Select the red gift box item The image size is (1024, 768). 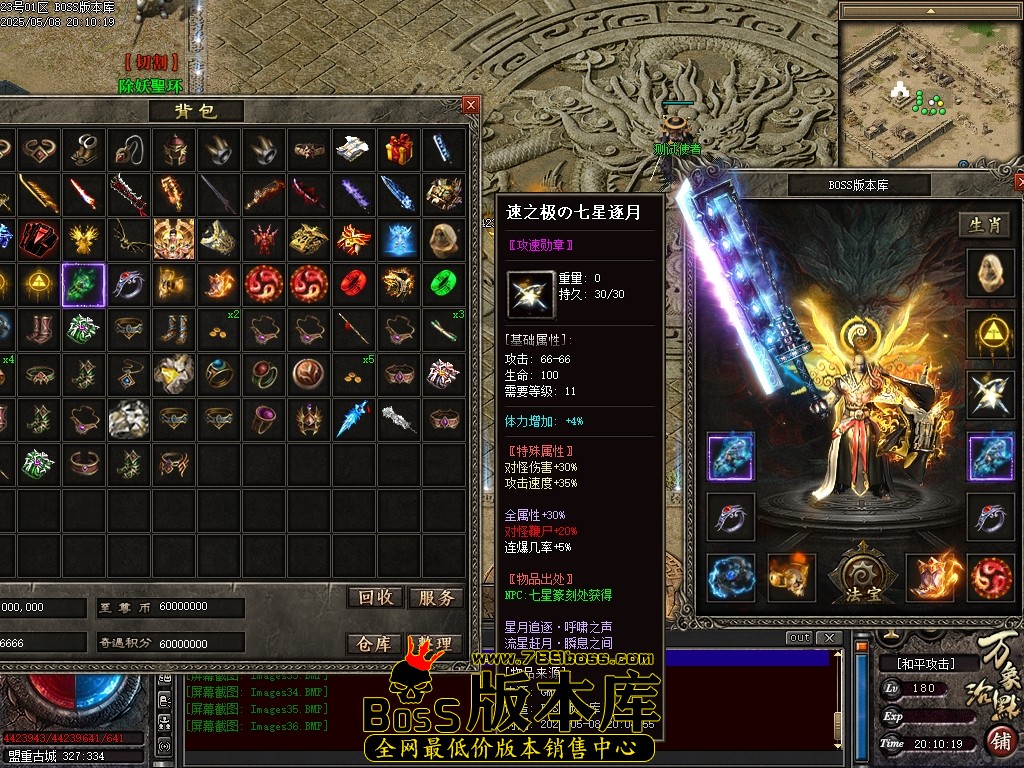[x=399, y=148]
